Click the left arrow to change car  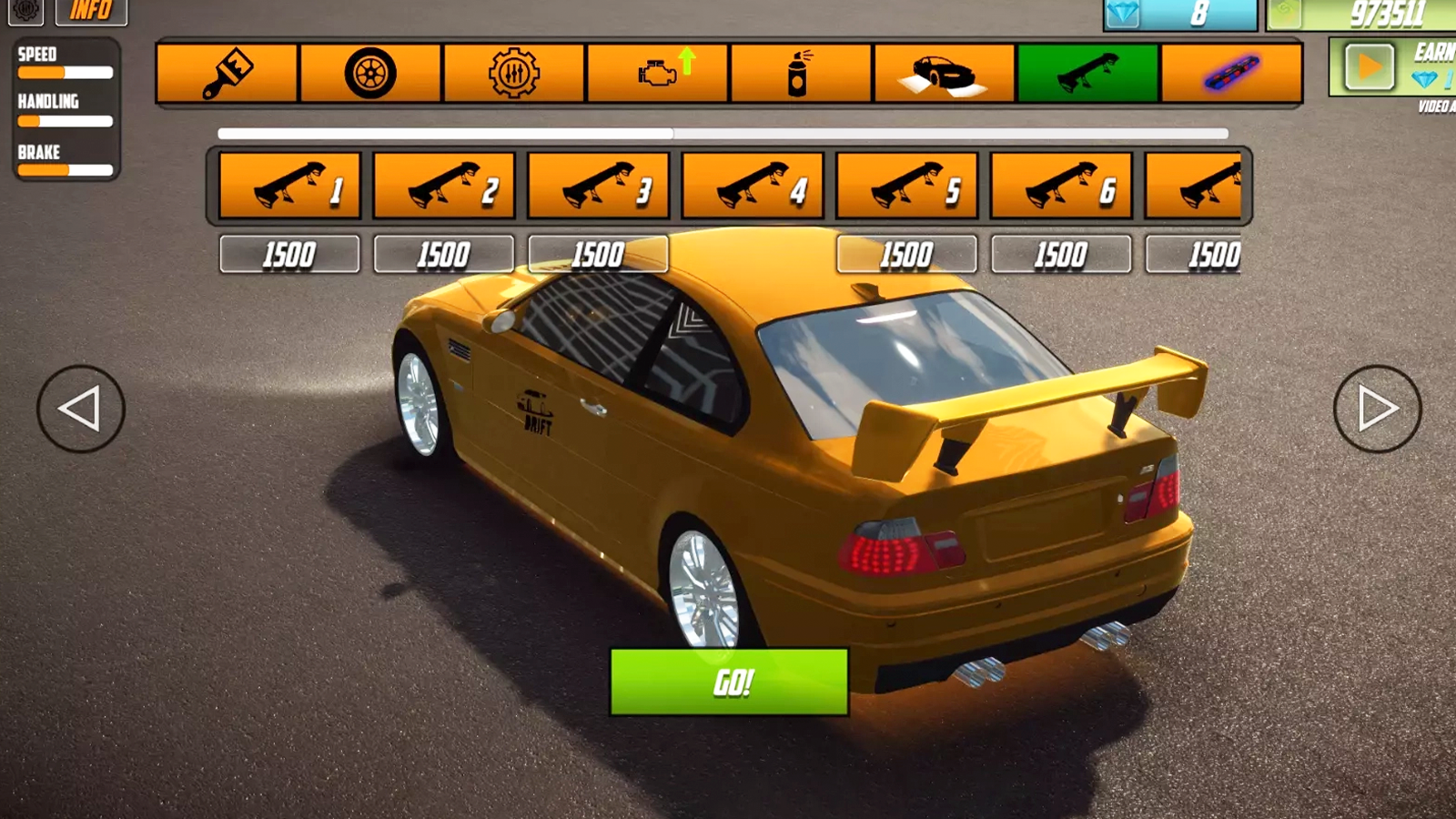coord(80,409)
